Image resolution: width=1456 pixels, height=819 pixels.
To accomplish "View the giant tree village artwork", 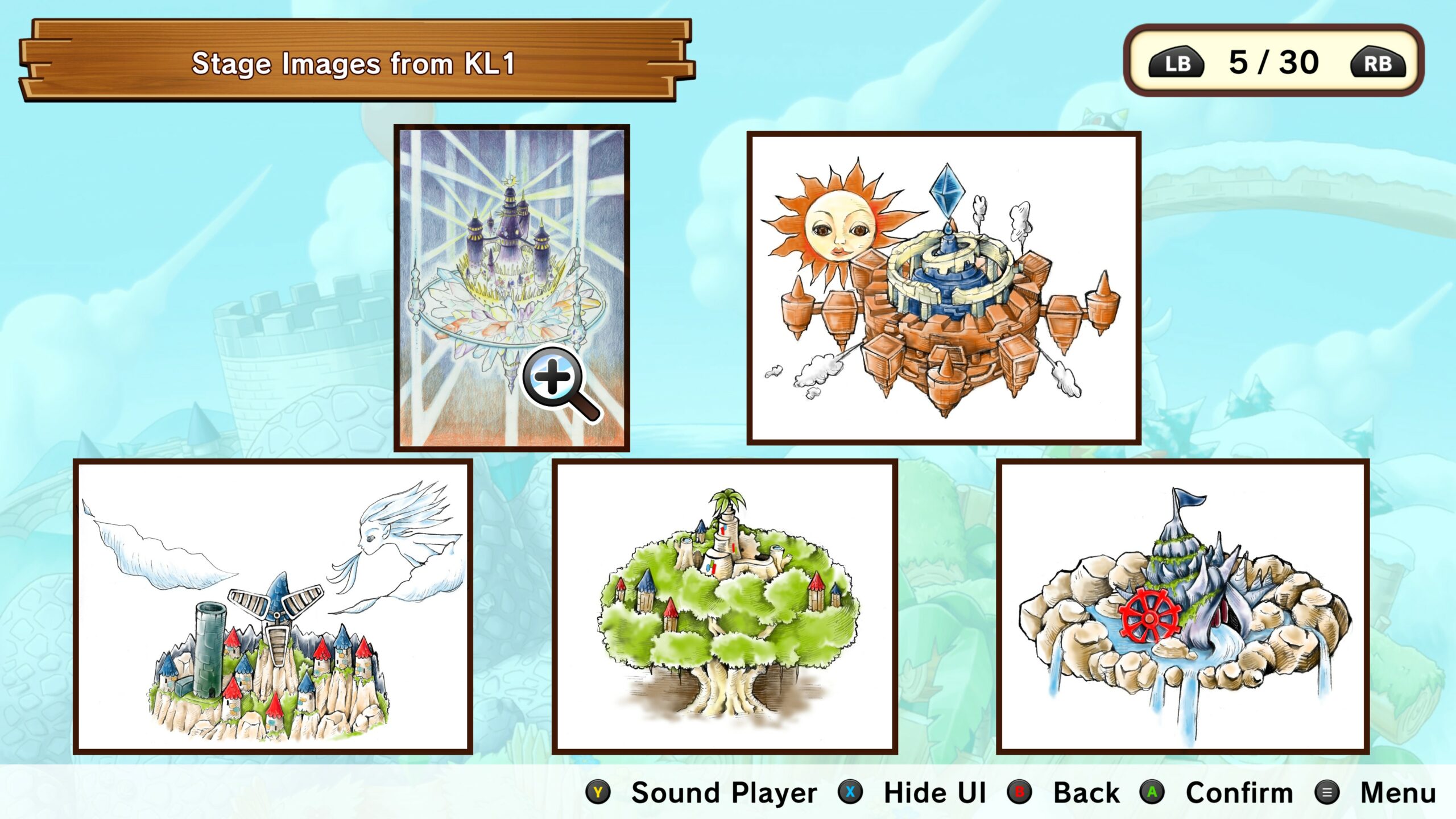I will [725, 606].
